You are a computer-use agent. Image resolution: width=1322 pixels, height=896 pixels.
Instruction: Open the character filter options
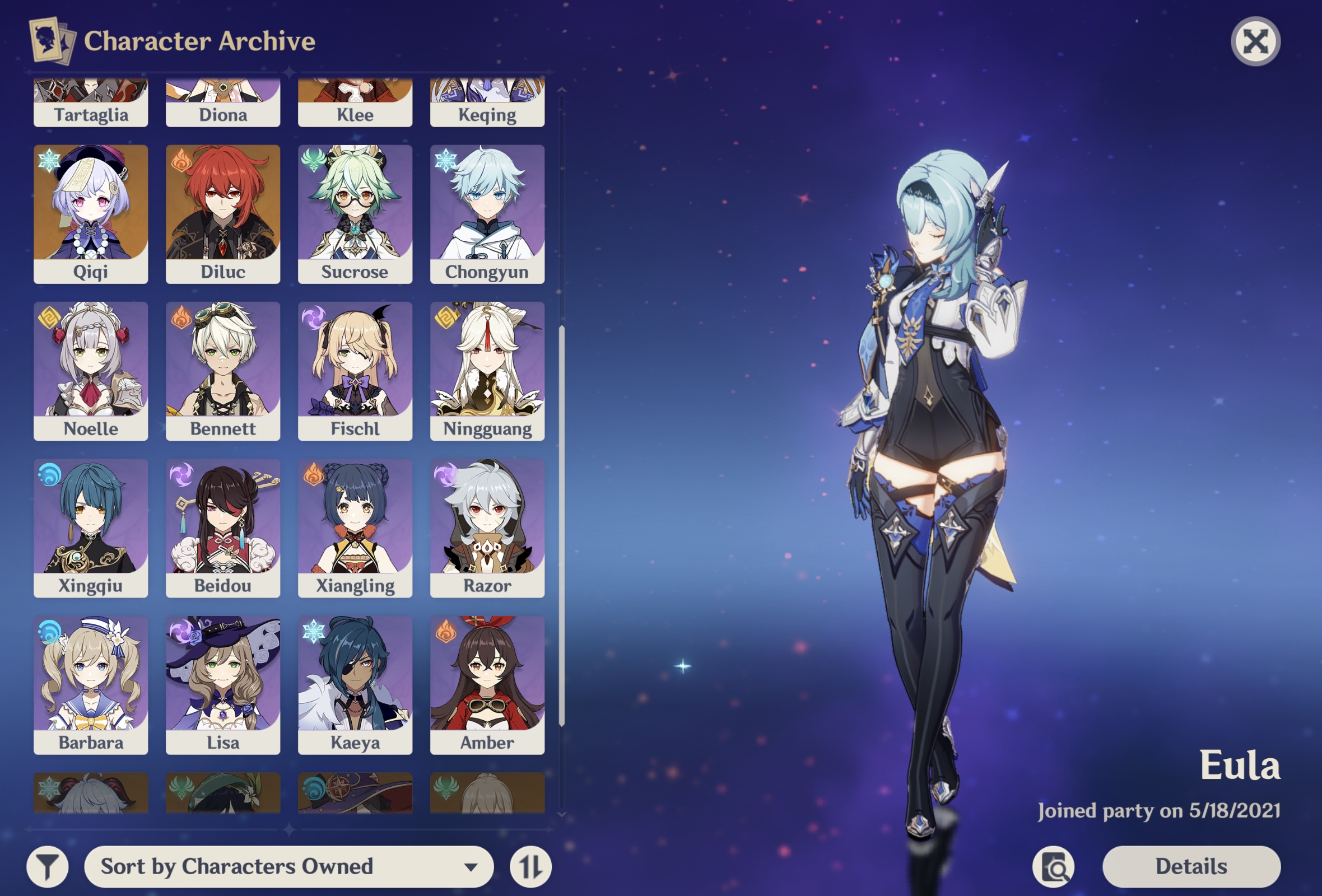coord(48,866)
